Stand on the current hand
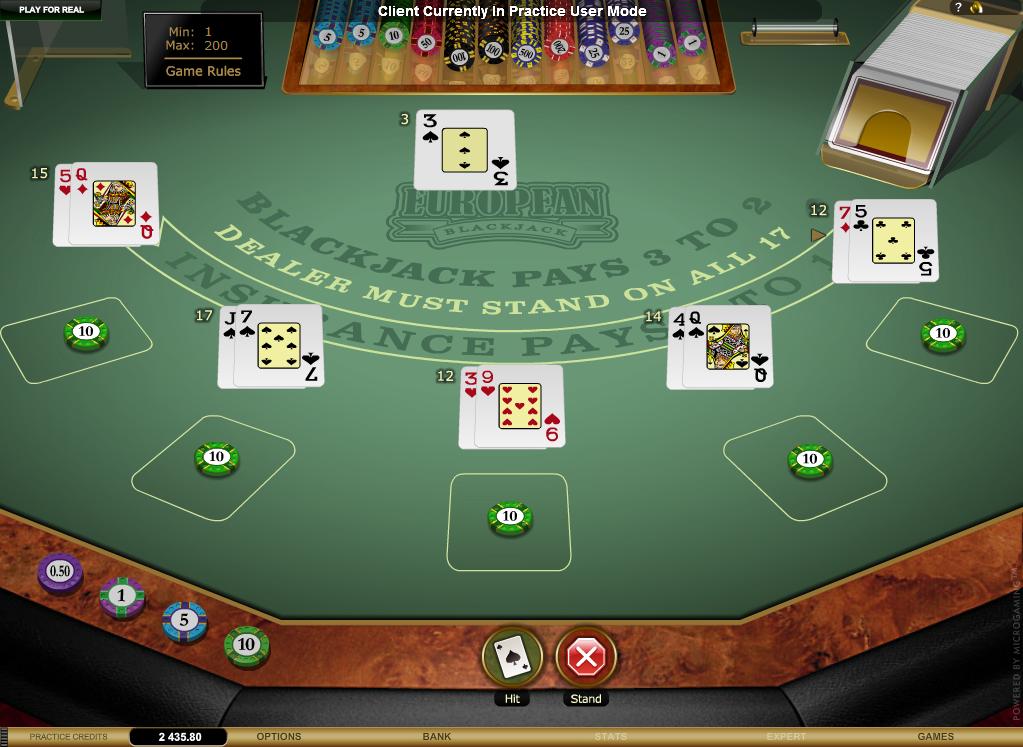1023x747 pixels. pos(586,656)
